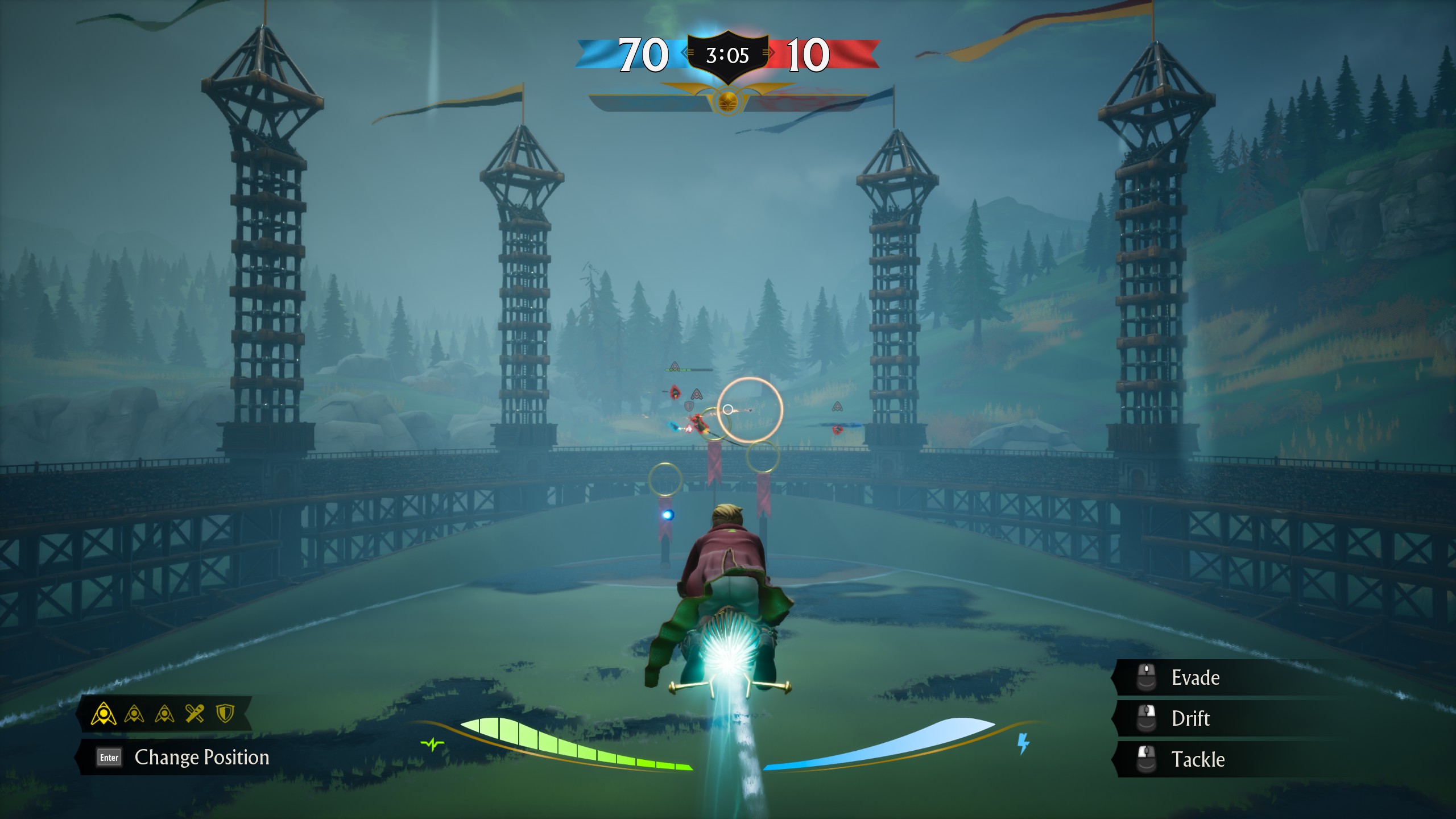
Task: Switch to the Beater crossed-bats icon
Action: (x=195, y=713)
